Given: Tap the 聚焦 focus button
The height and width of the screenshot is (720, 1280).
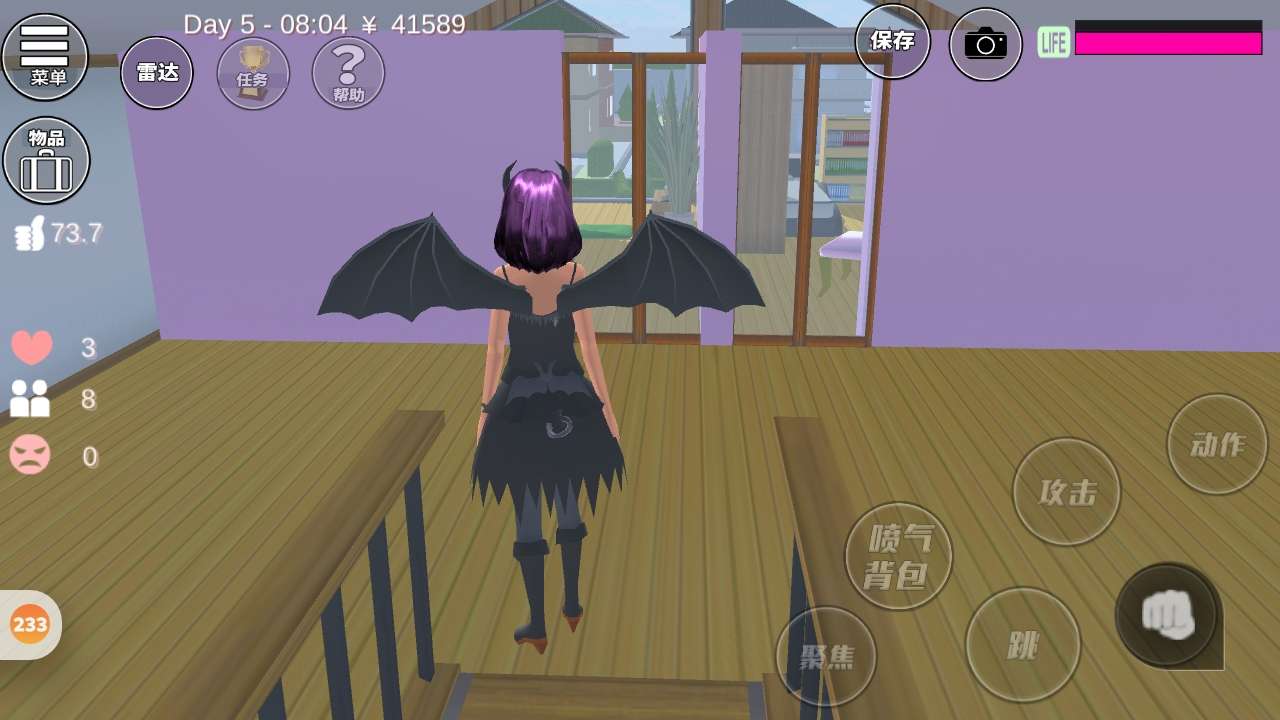Looking at the screenshot, I should pos(826,656).
